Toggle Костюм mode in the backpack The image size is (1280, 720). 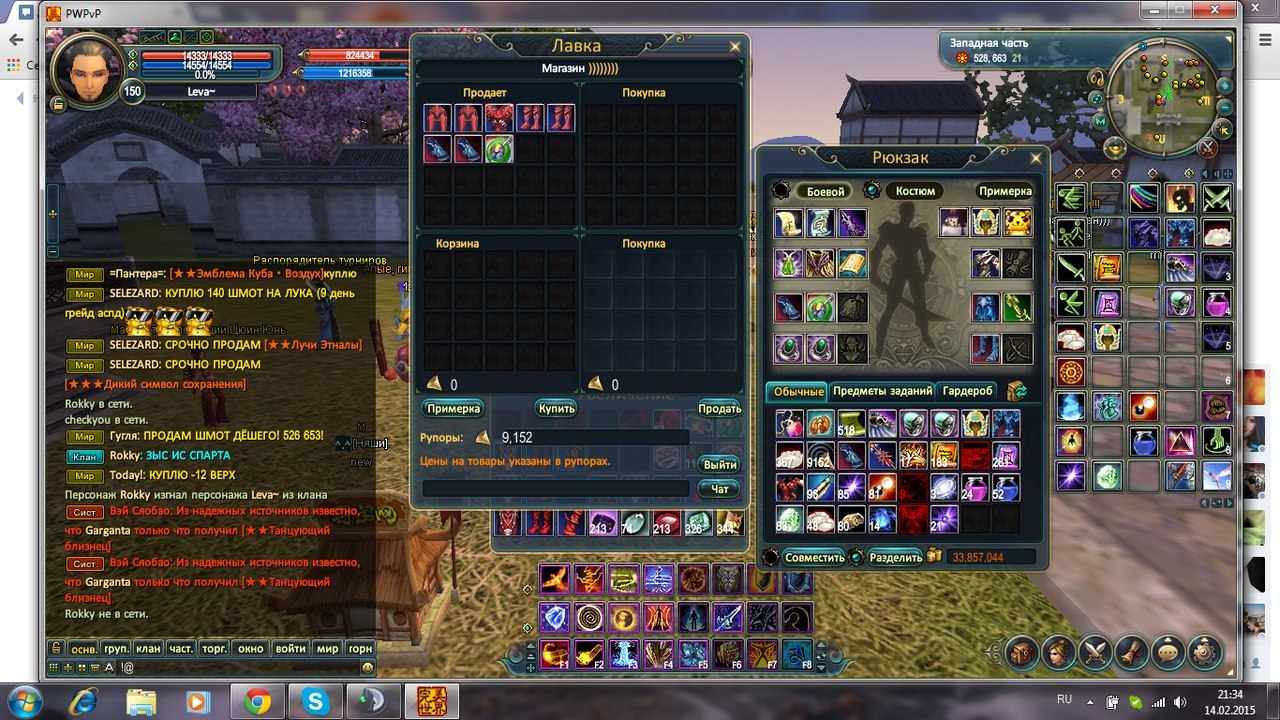(915, 190)
